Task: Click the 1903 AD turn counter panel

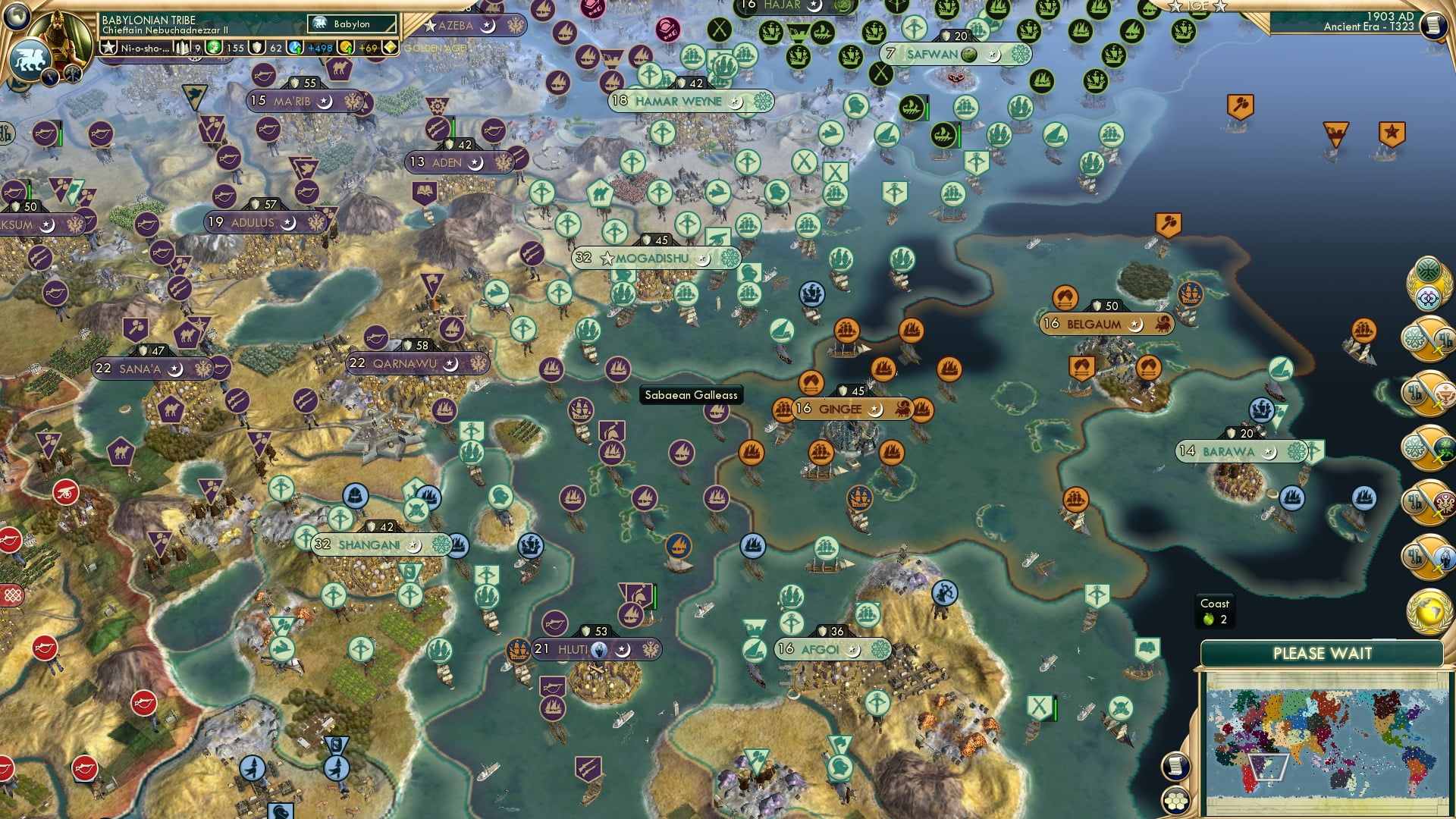Action: (x=1379, y=24)
